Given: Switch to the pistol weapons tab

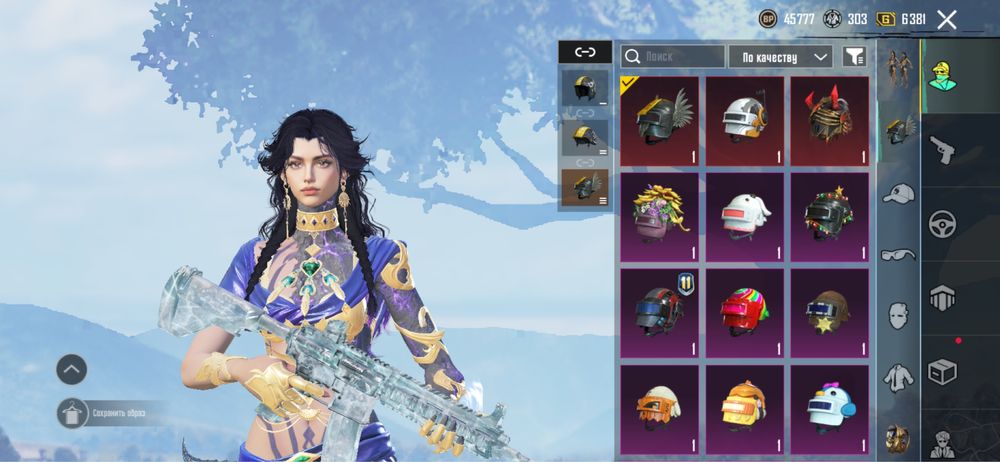Looking at the screenshot, I should tap(943, 151).
